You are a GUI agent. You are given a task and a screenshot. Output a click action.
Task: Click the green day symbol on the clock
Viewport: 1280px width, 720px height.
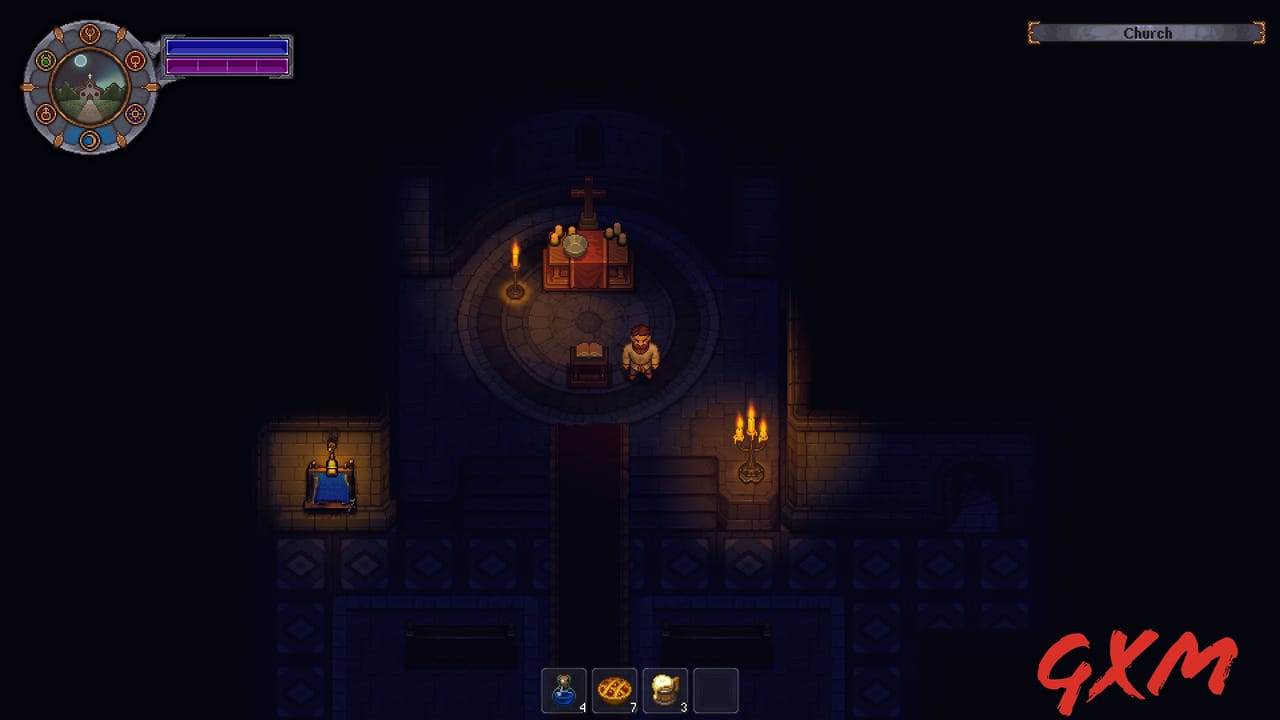pos(45,60)
